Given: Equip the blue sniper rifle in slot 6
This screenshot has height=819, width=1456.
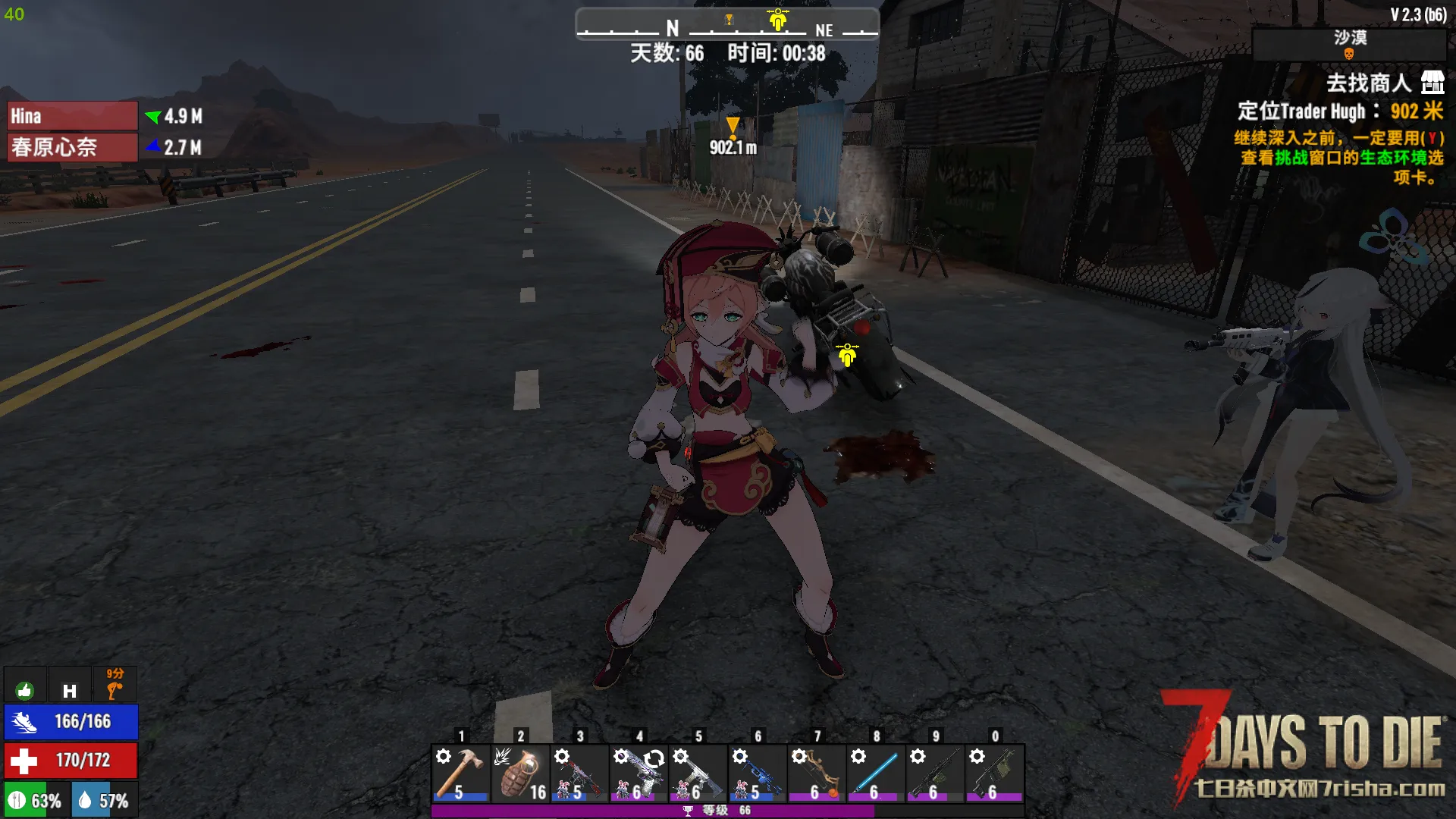Looking at the screenshot, I should pos(757,773).
